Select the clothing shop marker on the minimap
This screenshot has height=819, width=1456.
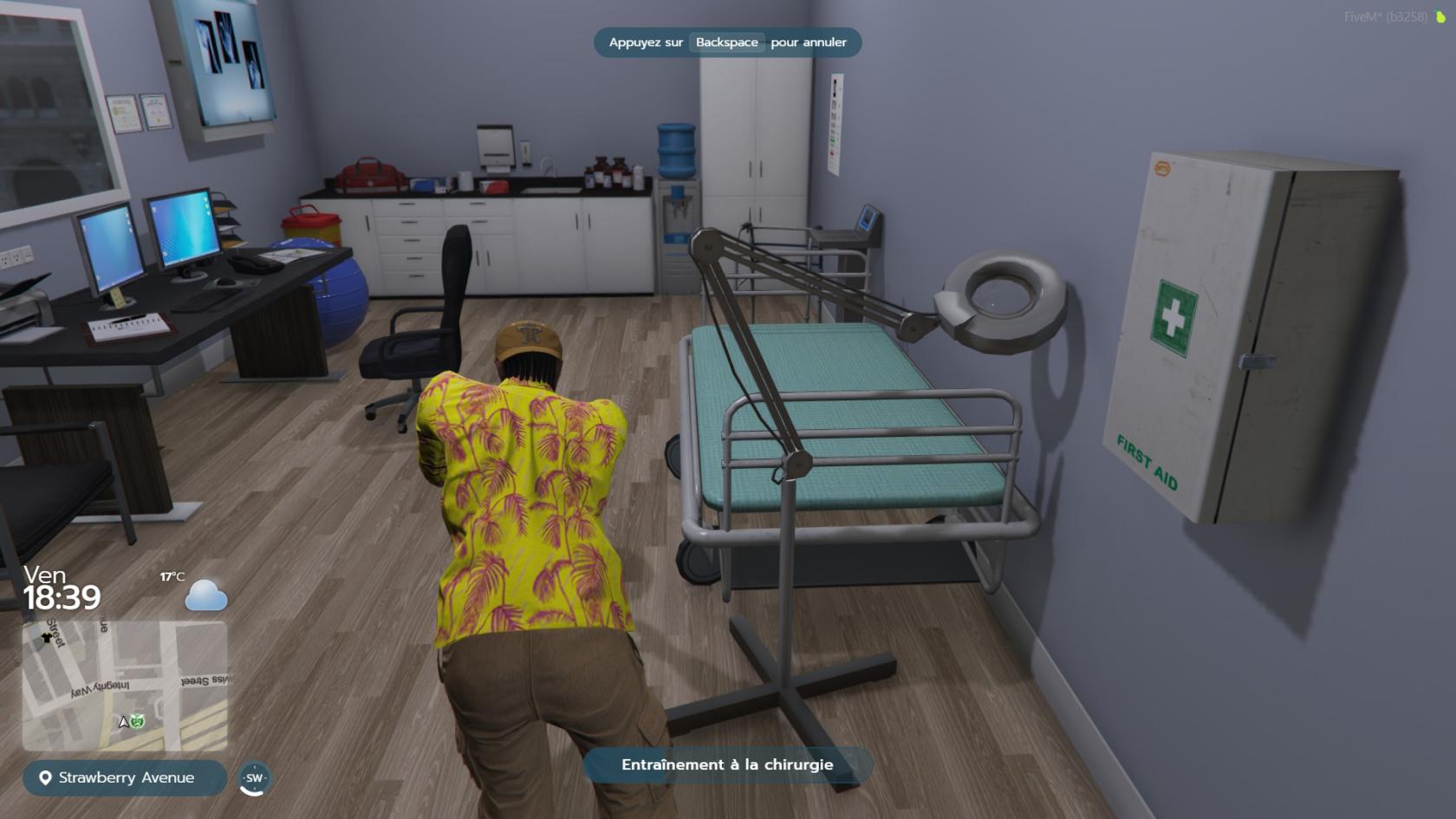(x=47, y=637)
